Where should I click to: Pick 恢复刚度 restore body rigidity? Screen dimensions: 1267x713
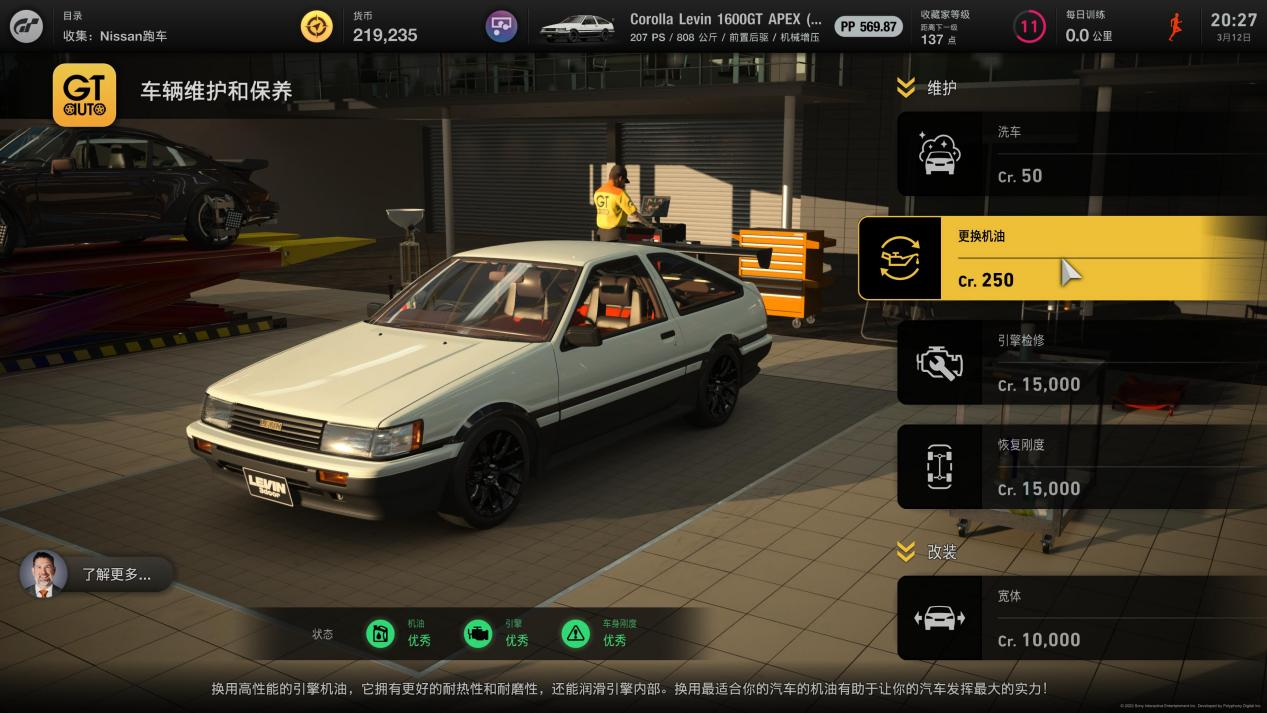(x=1080, y=467)
